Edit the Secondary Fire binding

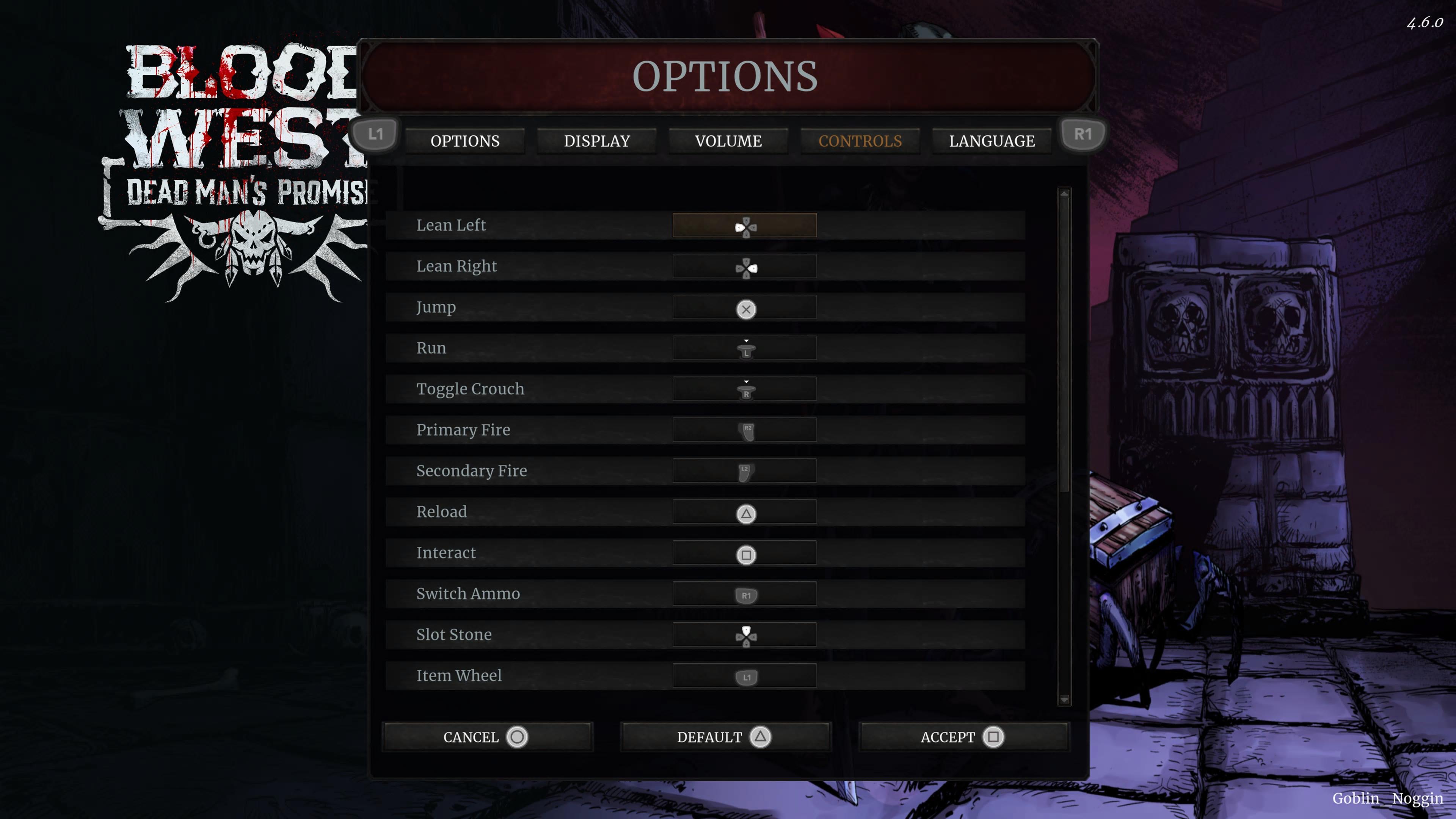pyautogui.click(x=744, y=471)
